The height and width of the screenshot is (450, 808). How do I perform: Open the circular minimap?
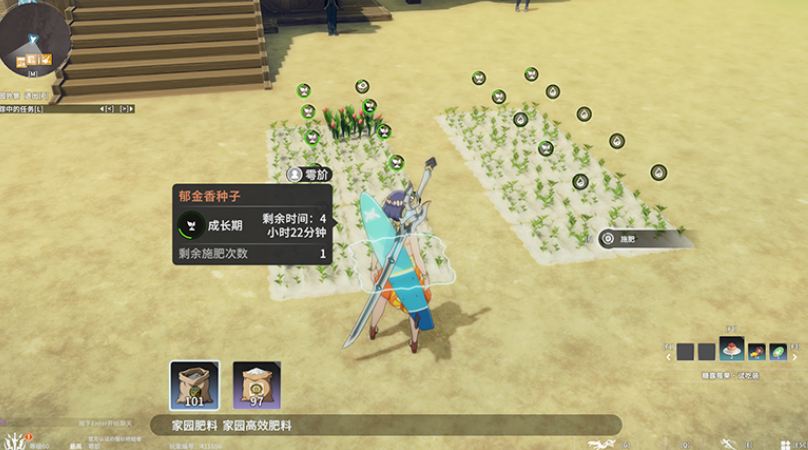[x=34, y=37]
